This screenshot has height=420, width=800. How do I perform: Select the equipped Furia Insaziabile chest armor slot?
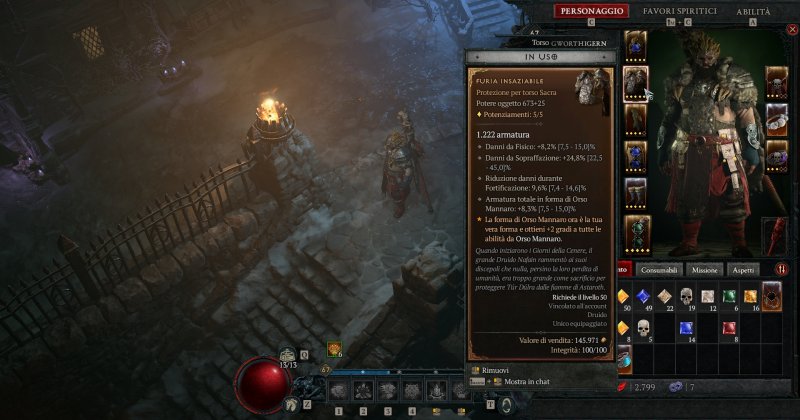click(x=637, y=83)
